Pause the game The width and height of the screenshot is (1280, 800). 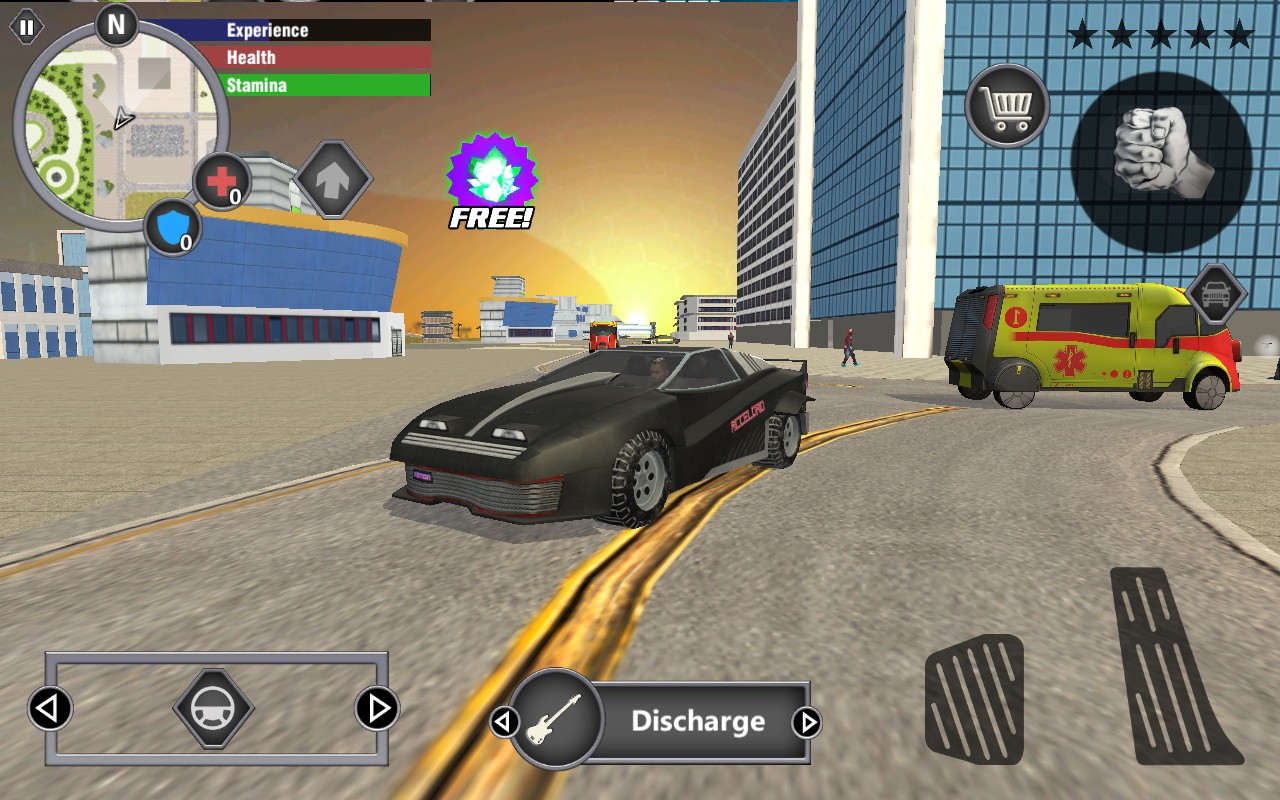[26, 28]
